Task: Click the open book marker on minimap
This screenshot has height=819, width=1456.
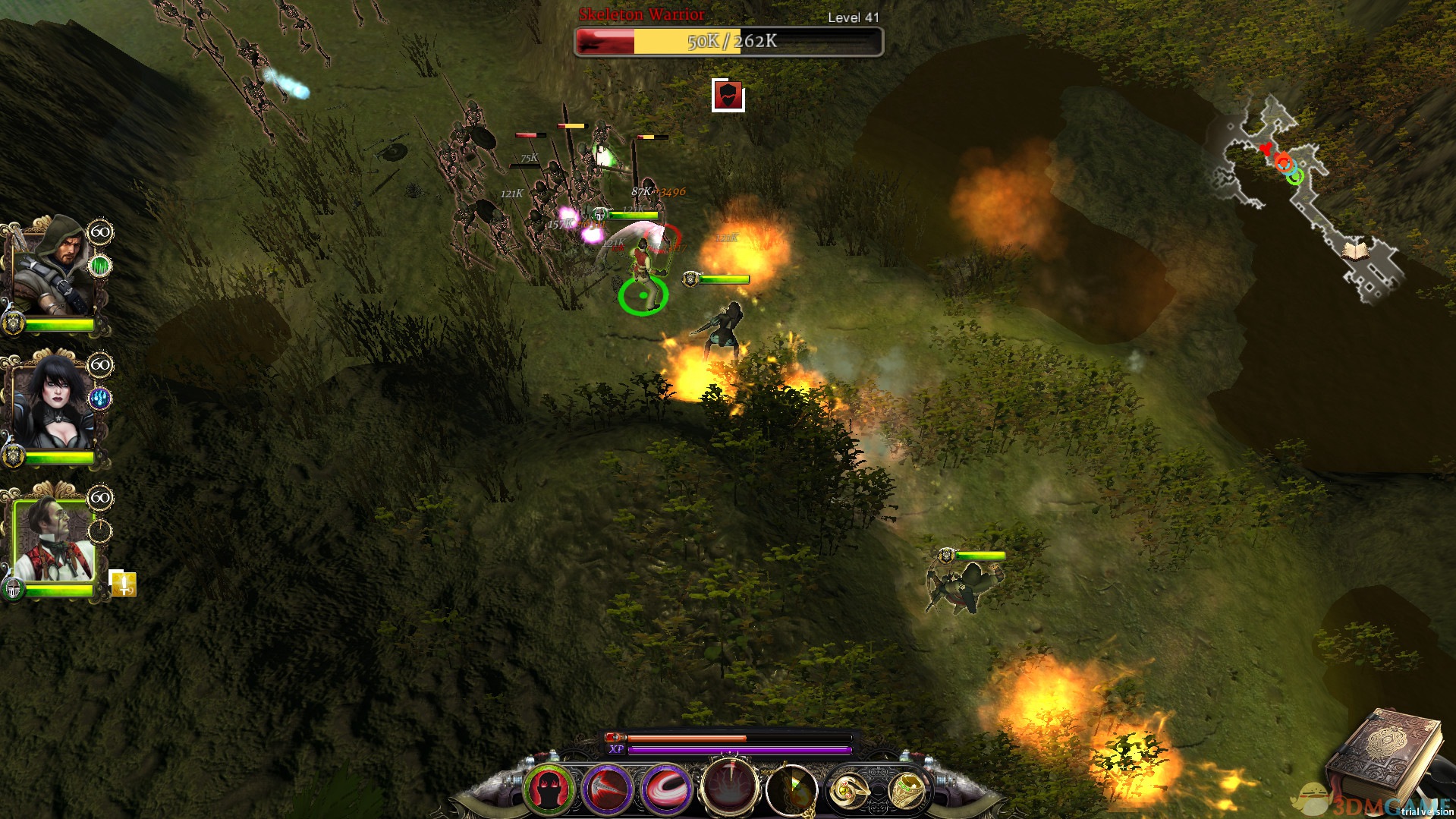Action: (x=1355, y=250)
